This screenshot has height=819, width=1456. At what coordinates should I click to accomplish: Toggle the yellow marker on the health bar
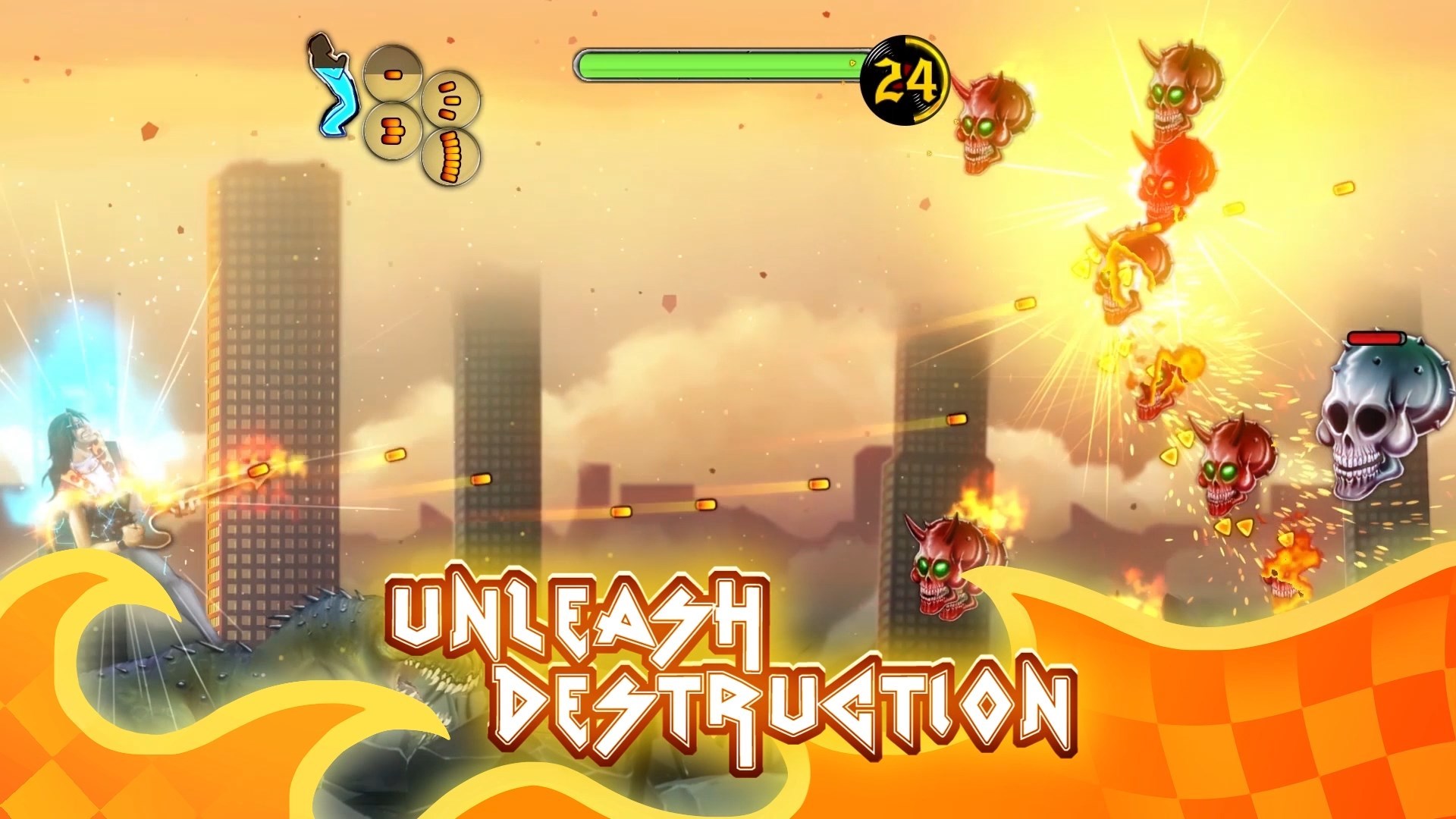(x=852, y=62)
